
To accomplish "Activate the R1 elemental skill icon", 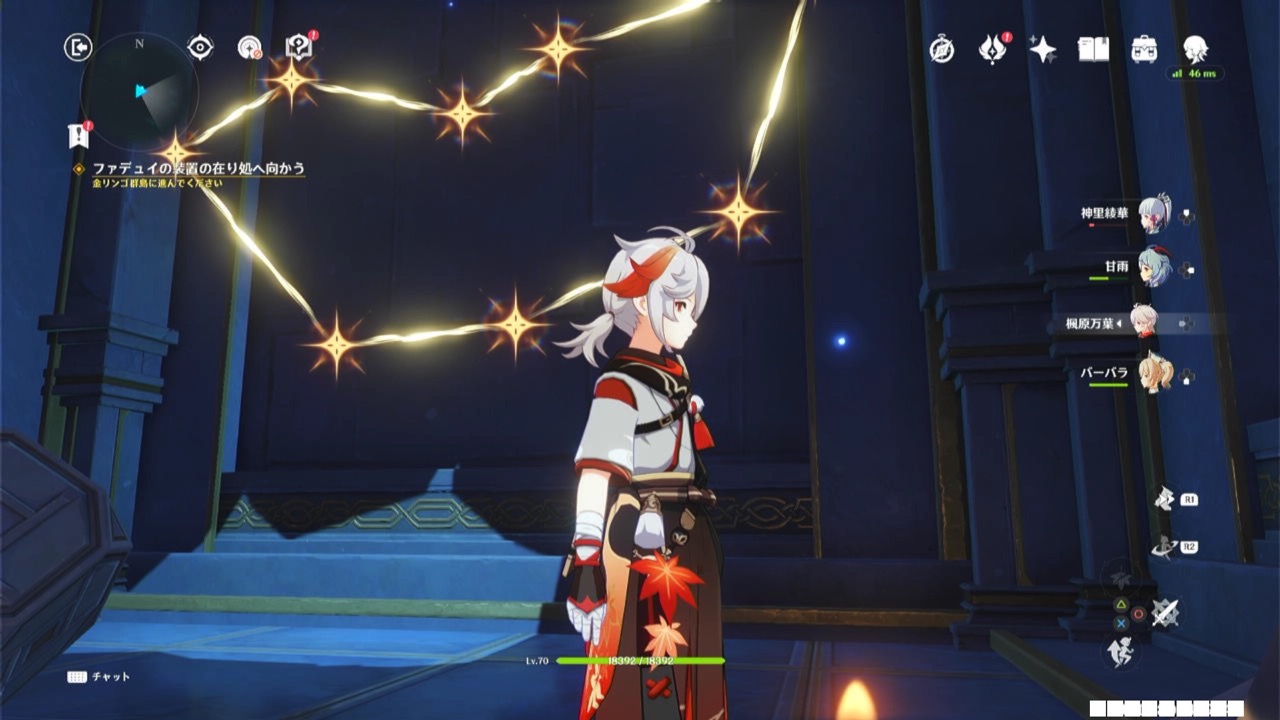I will point(1163,500).
